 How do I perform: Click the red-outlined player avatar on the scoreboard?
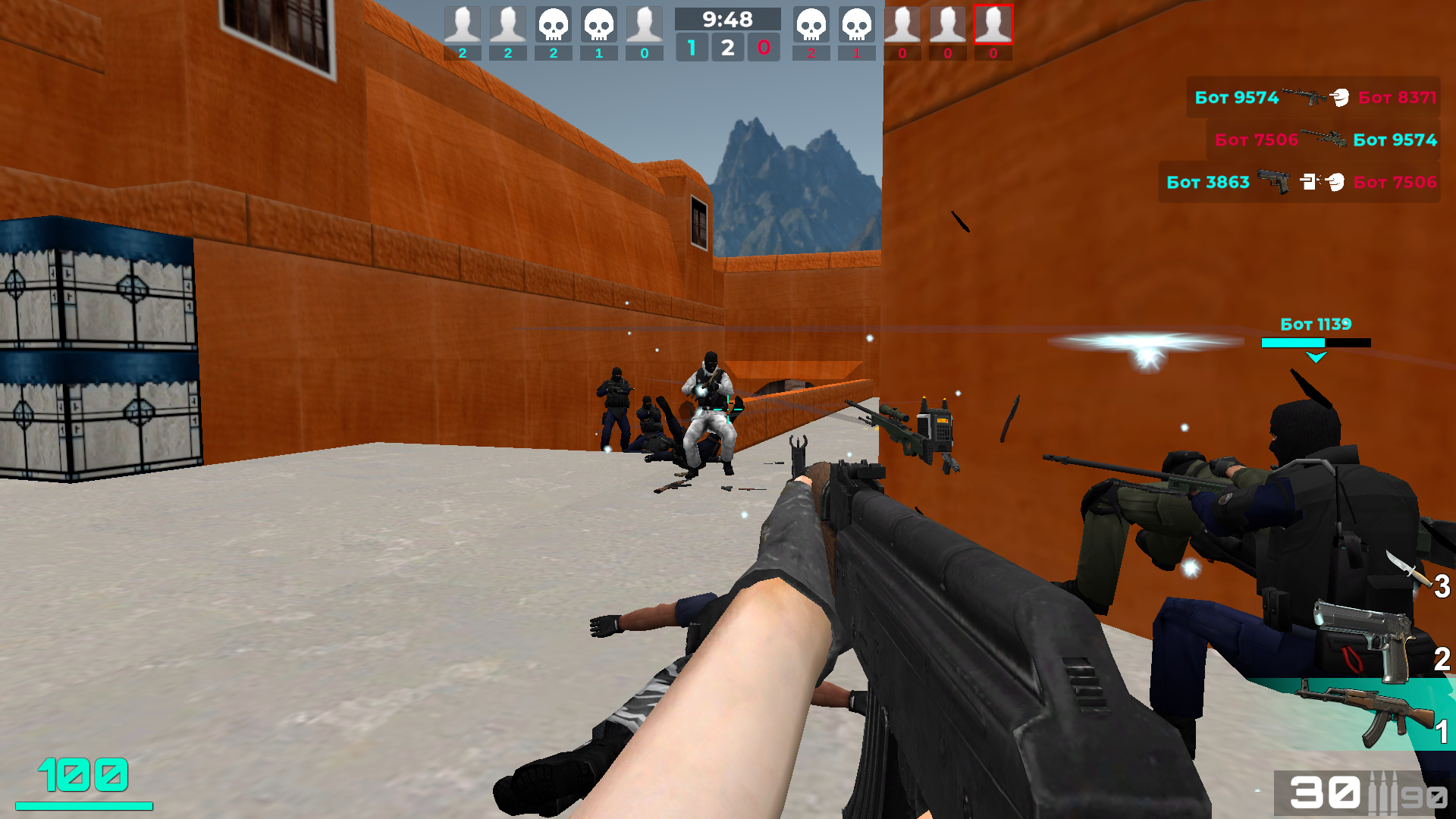click(993, 25)
